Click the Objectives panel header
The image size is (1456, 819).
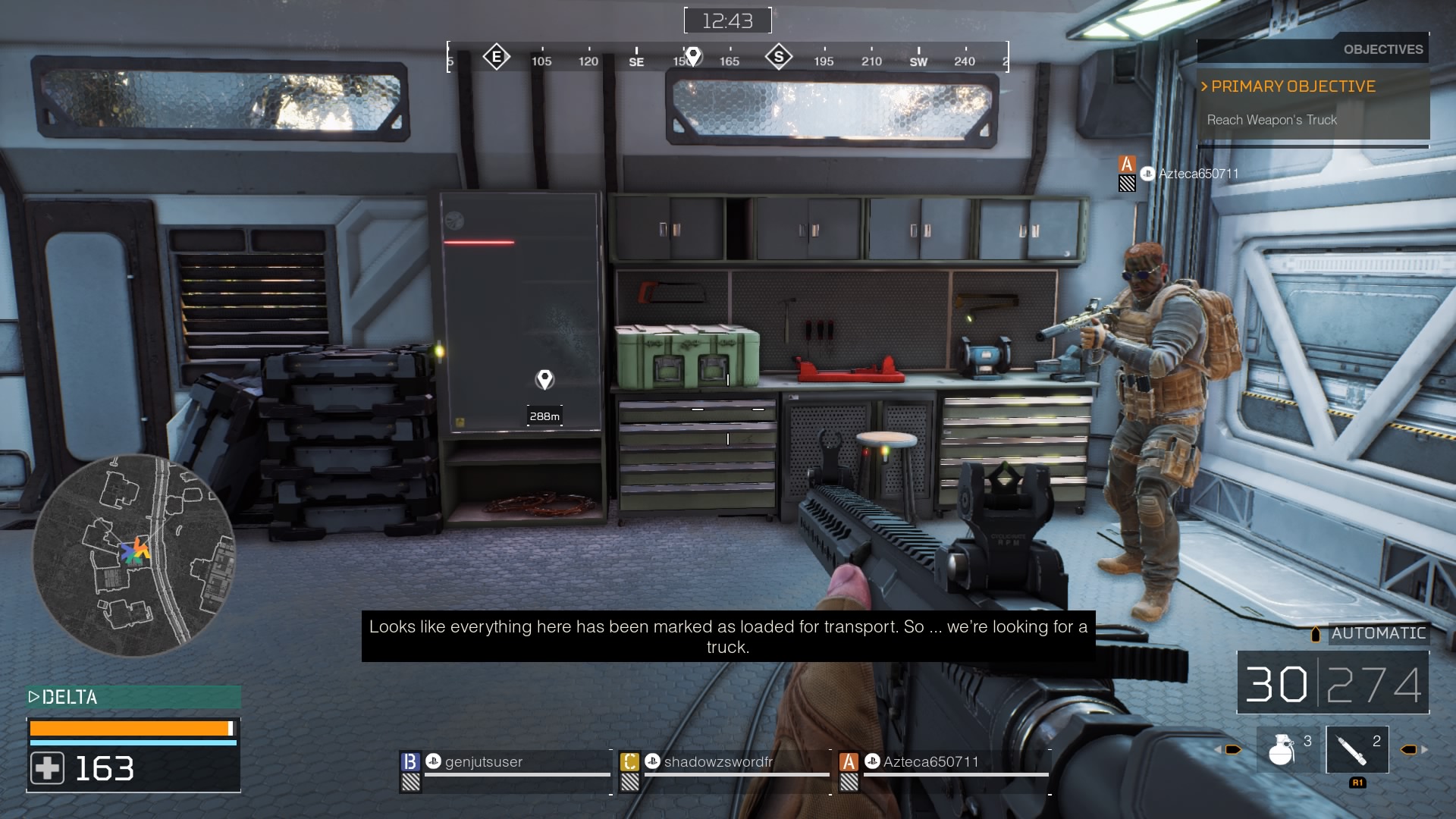pos(1382,49)
